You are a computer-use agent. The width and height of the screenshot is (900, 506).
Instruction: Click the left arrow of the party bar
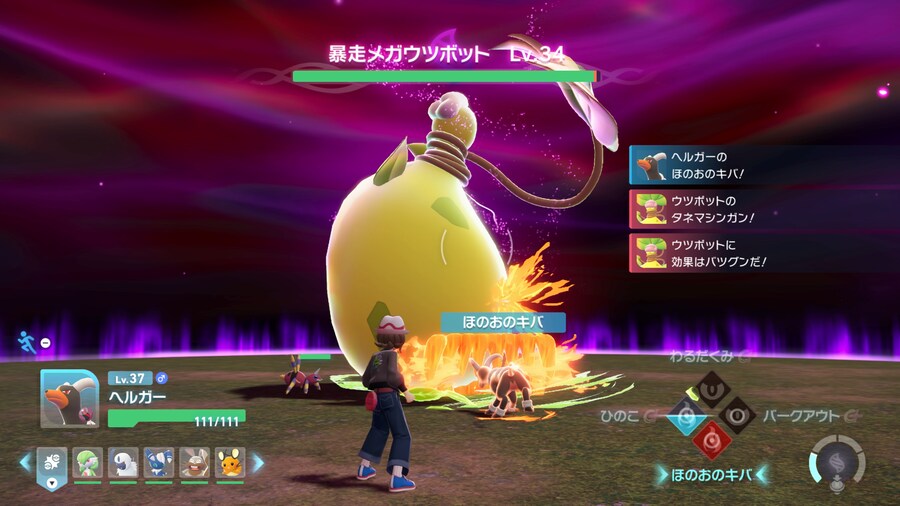[25, 463]
